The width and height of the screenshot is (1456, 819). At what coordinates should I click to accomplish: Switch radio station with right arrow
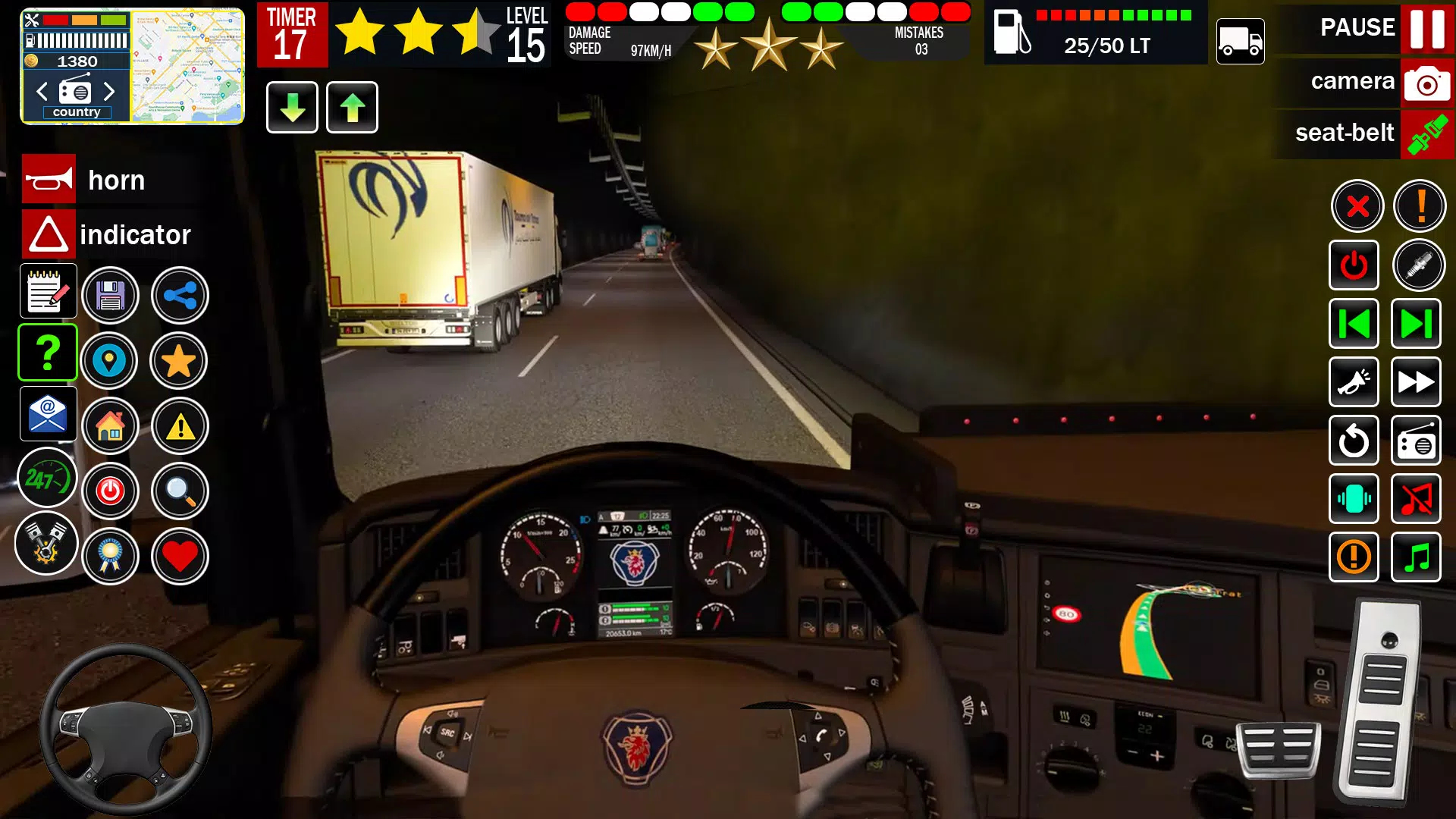click(109, 92)
